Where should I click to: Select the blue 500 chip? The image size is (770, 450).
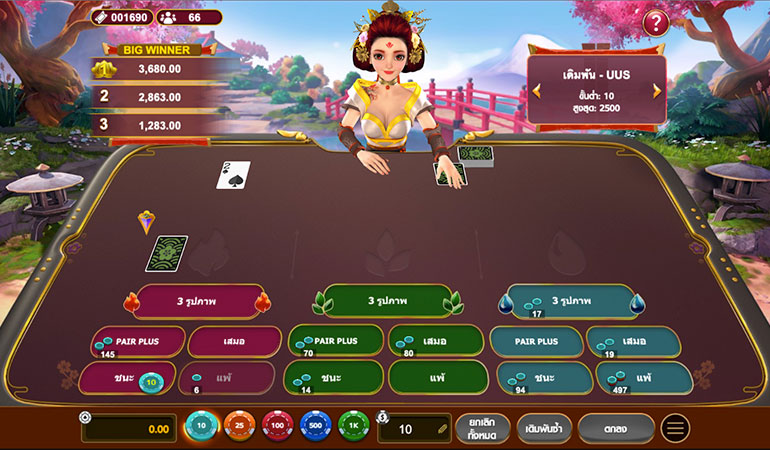pyautogui.click(x=315, y=428)
